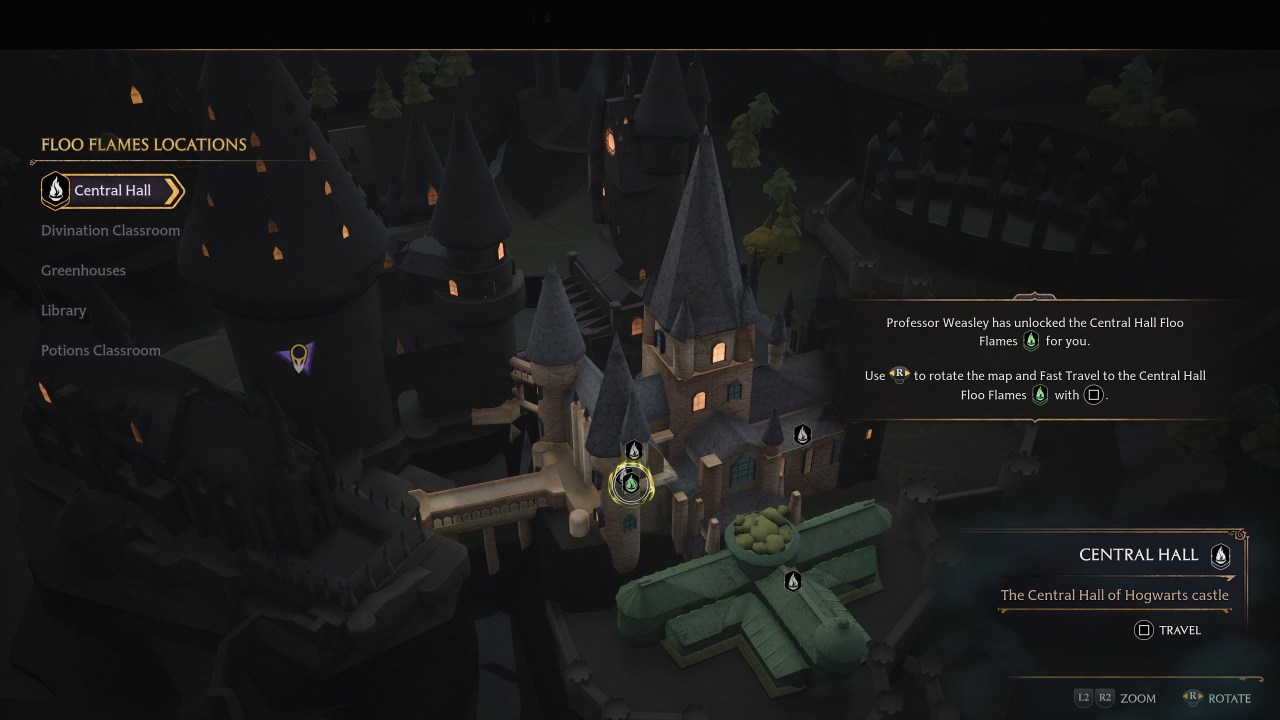Click the Floo Flame icon near the green hedge garden
The height and width of the screenshot is (720, 1280).
tap(793, 579)
